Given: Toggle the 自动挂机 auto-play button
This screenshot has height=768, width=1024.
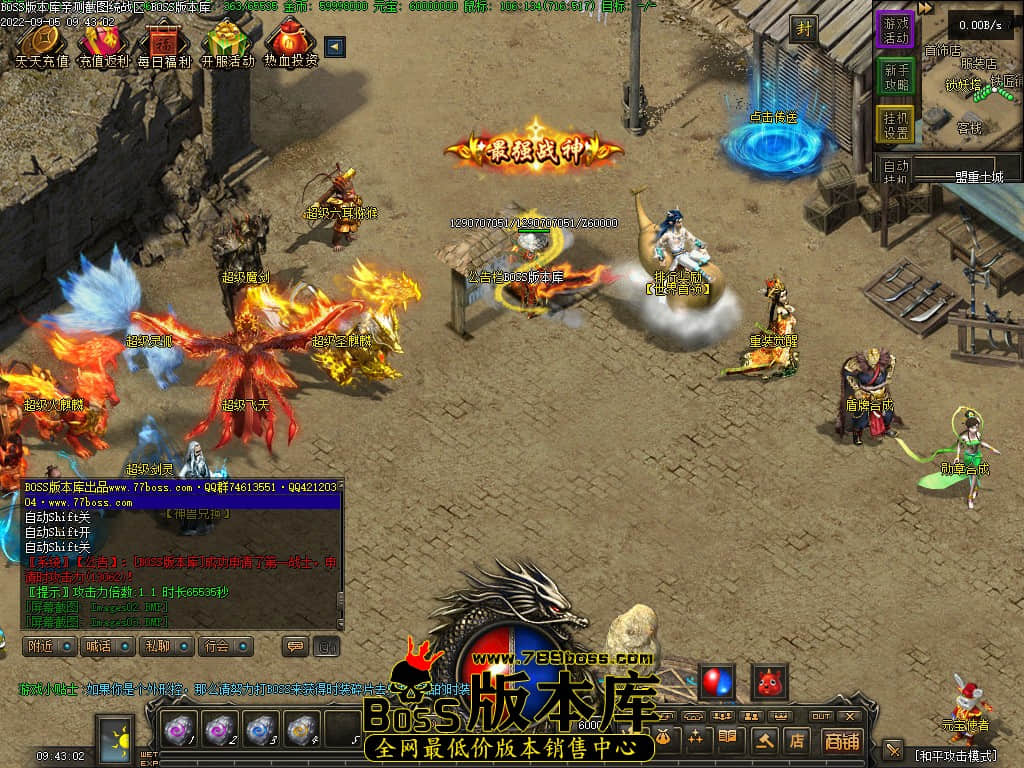Looking at the screenshot, I should pos(896,171).
